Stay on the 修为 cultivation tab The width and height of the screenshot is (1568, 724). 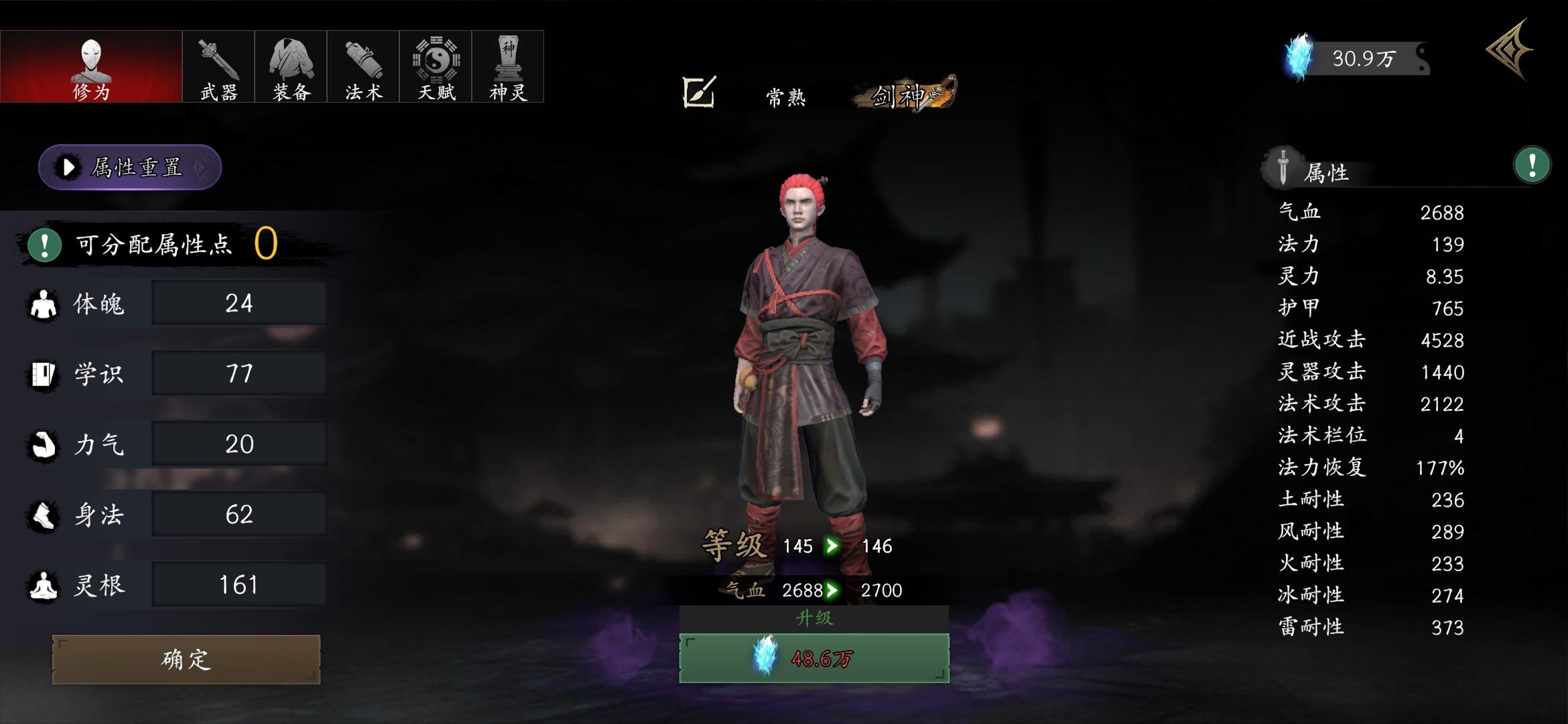(x=91, y=66)
